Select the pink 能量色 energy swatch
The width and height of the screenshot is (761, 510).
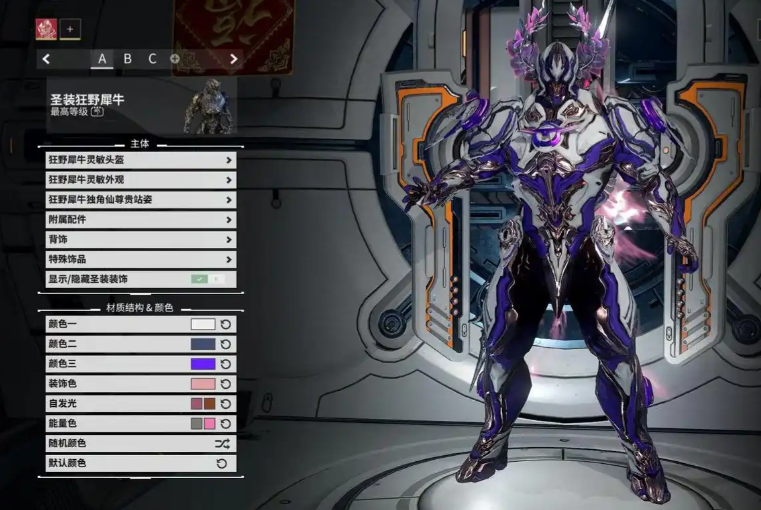coord(210,424)
